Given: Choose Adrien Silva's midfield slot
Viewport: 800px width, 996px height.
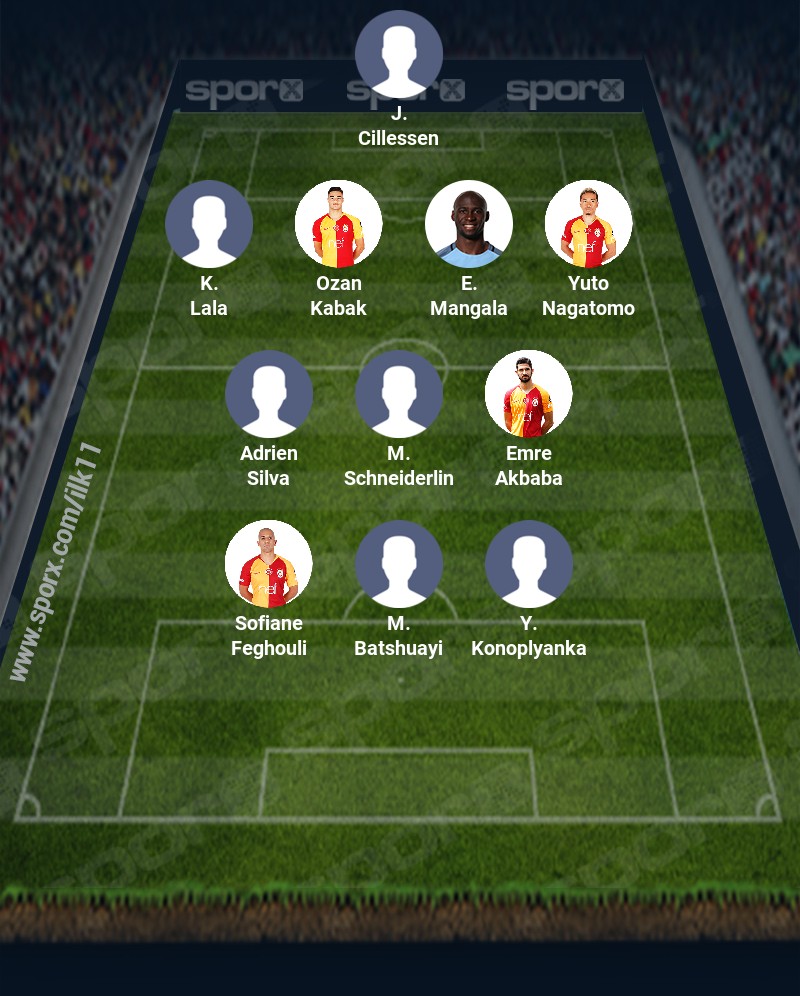Looking at the screenshot, I should (x=269, y=394).
